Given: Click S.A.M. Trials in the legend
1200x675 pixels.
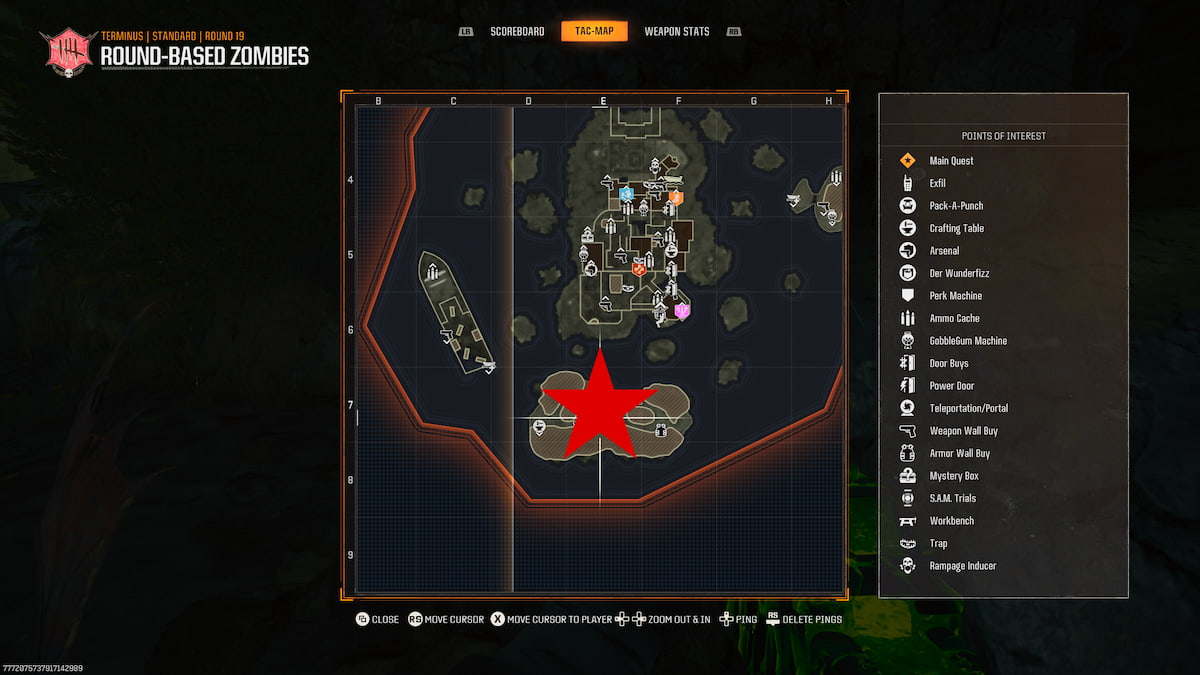Looking at the screenshot, I should 952,498.
